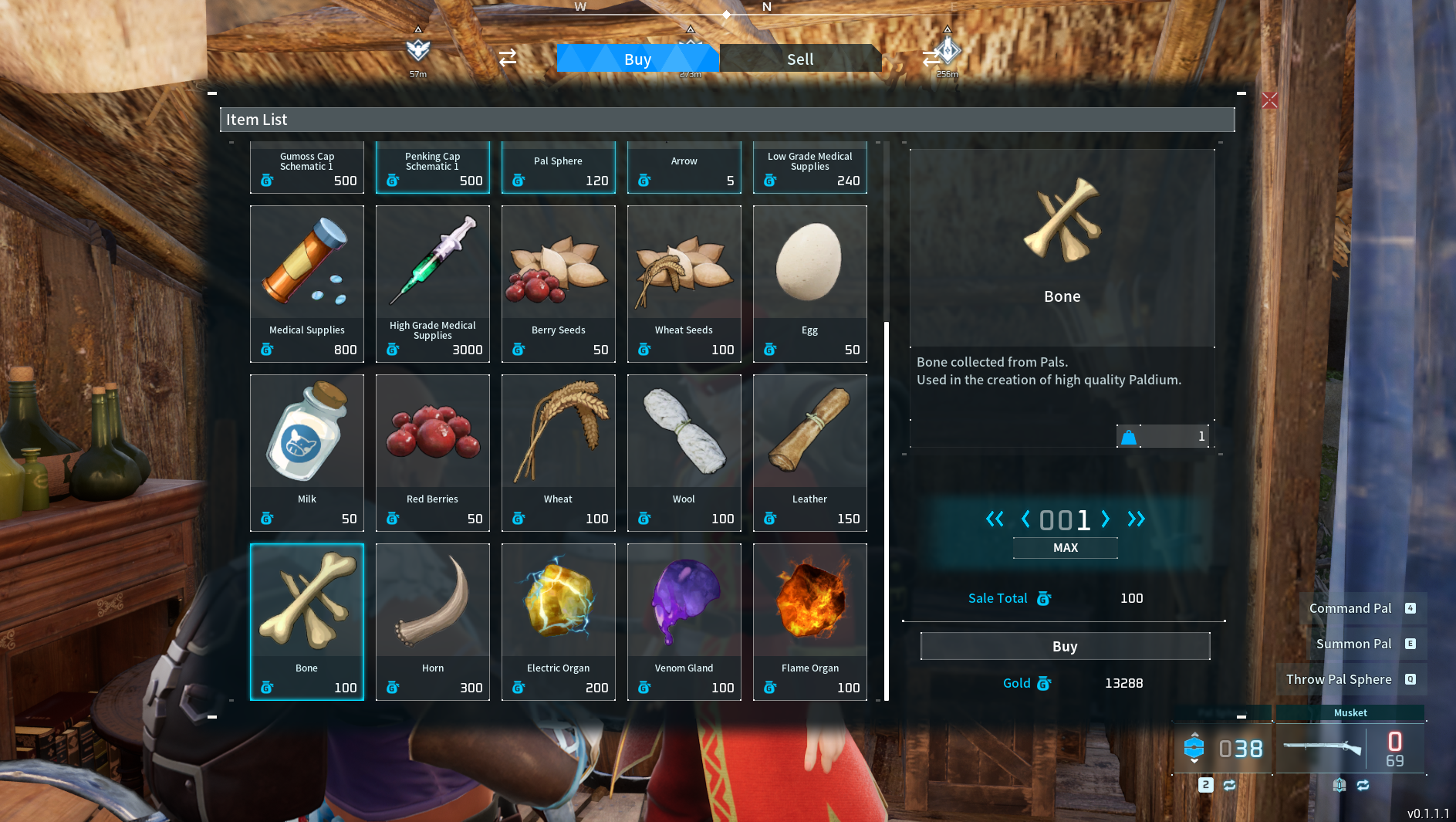Select the Penking Cap Schematic 1 item
The image size is (1456, 822).
click(432, 167)
